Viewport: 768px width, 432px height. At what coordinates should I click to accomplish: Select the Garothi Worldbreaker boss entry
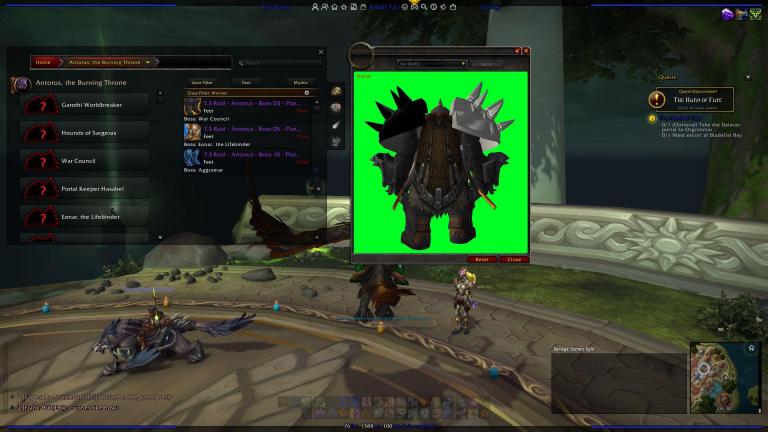tap(84, 102)
